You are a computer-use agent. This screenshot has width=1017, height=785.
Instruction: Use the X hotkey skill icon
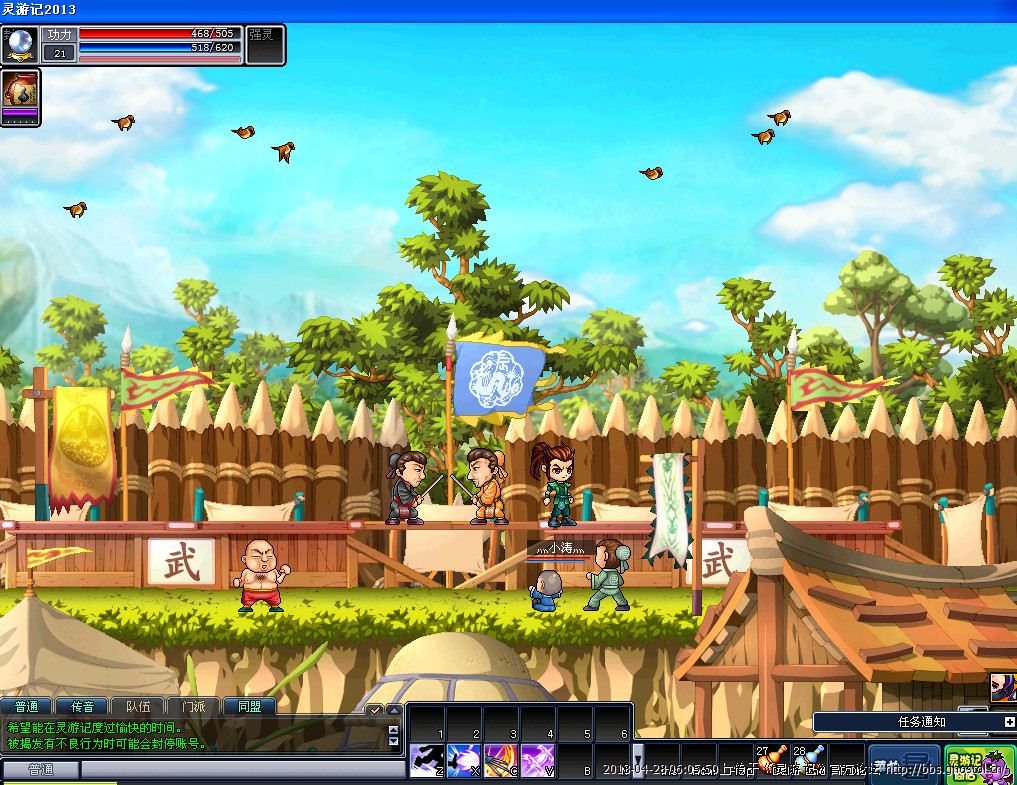point(464,760)
